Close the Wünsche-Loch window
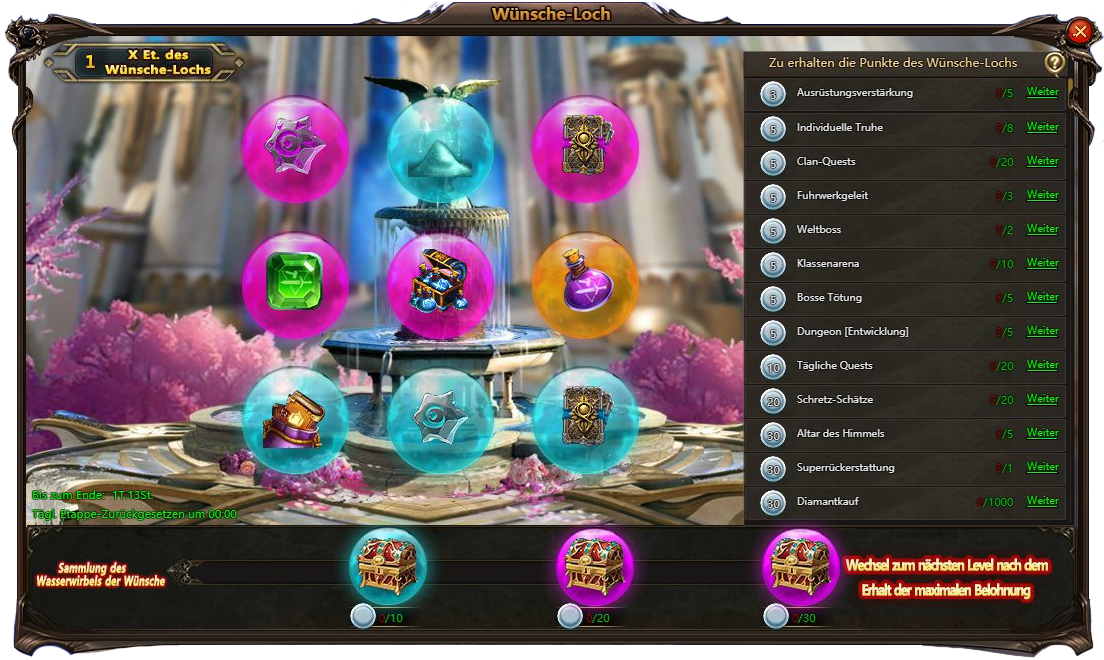This screenshot has width=1104, height=660. 1079,32
